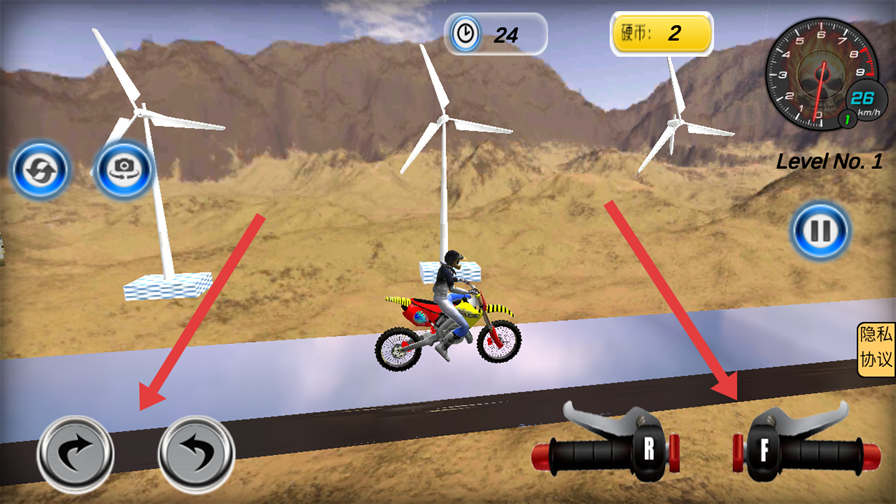The image size is (896, 504).
Task: Tap the circular reset arrows button
Action: coord(40,170)
